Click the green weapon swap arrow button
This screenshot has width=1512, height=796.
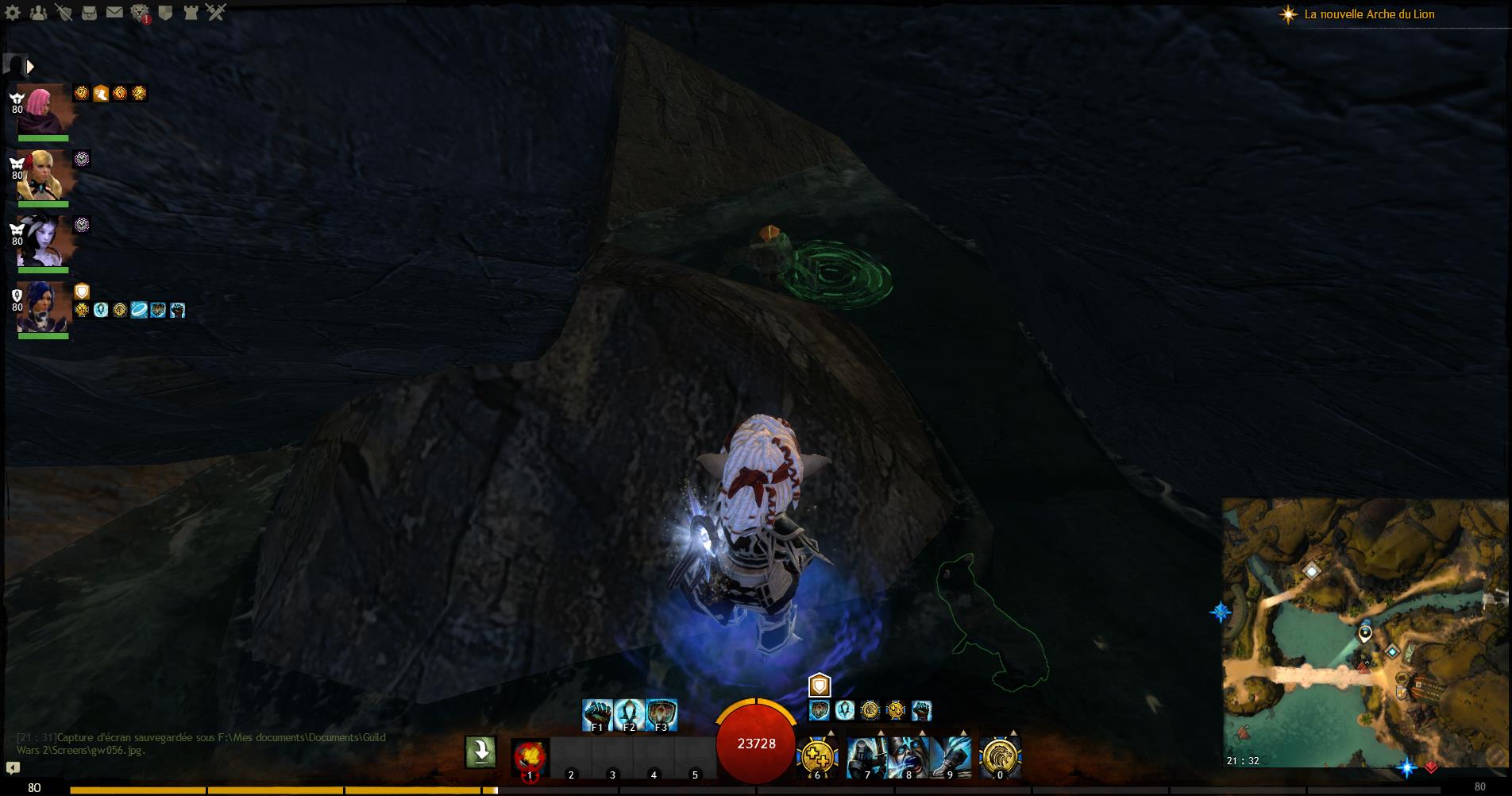pyautogui.click(x=480, y=752)
